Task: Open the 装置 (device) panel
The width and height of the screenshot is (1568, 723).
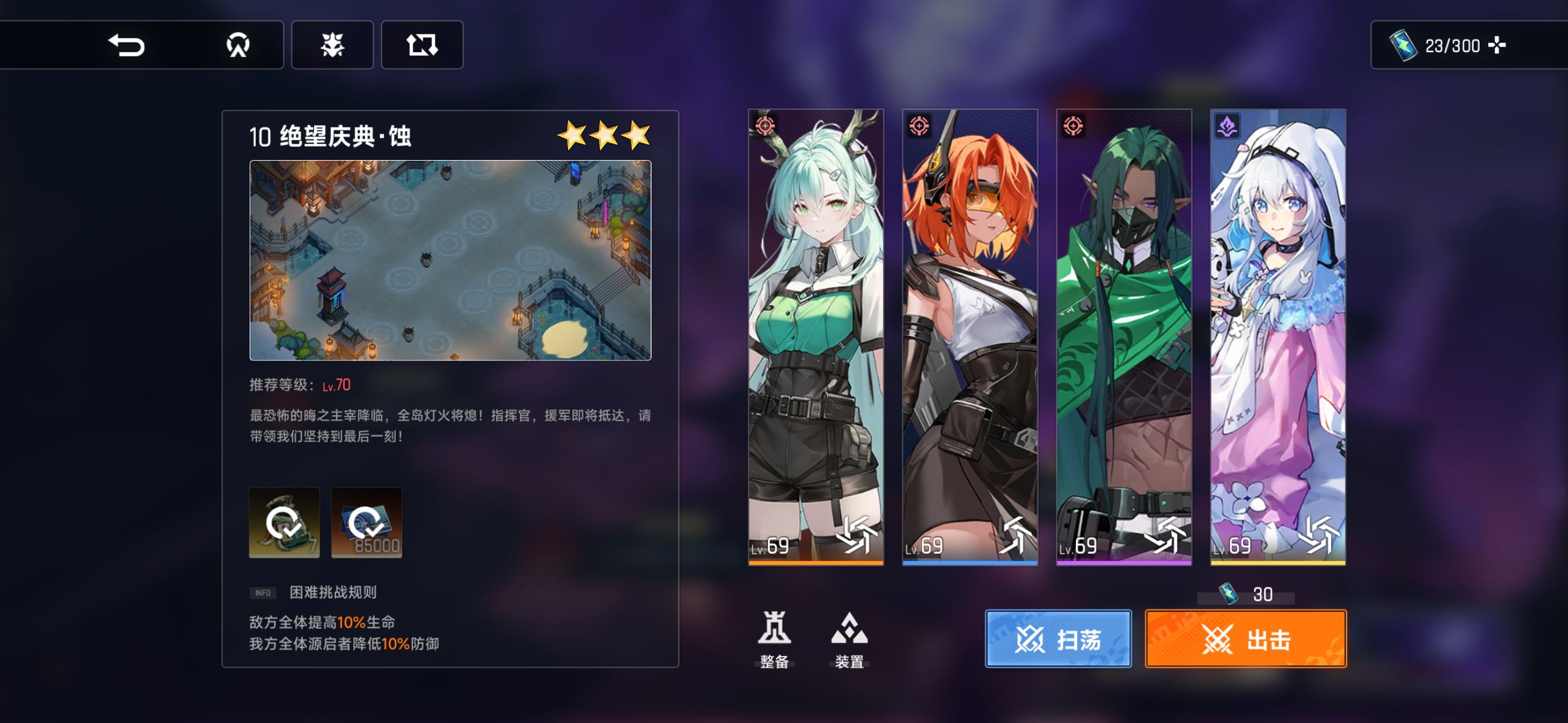Action: click(848, 638)
